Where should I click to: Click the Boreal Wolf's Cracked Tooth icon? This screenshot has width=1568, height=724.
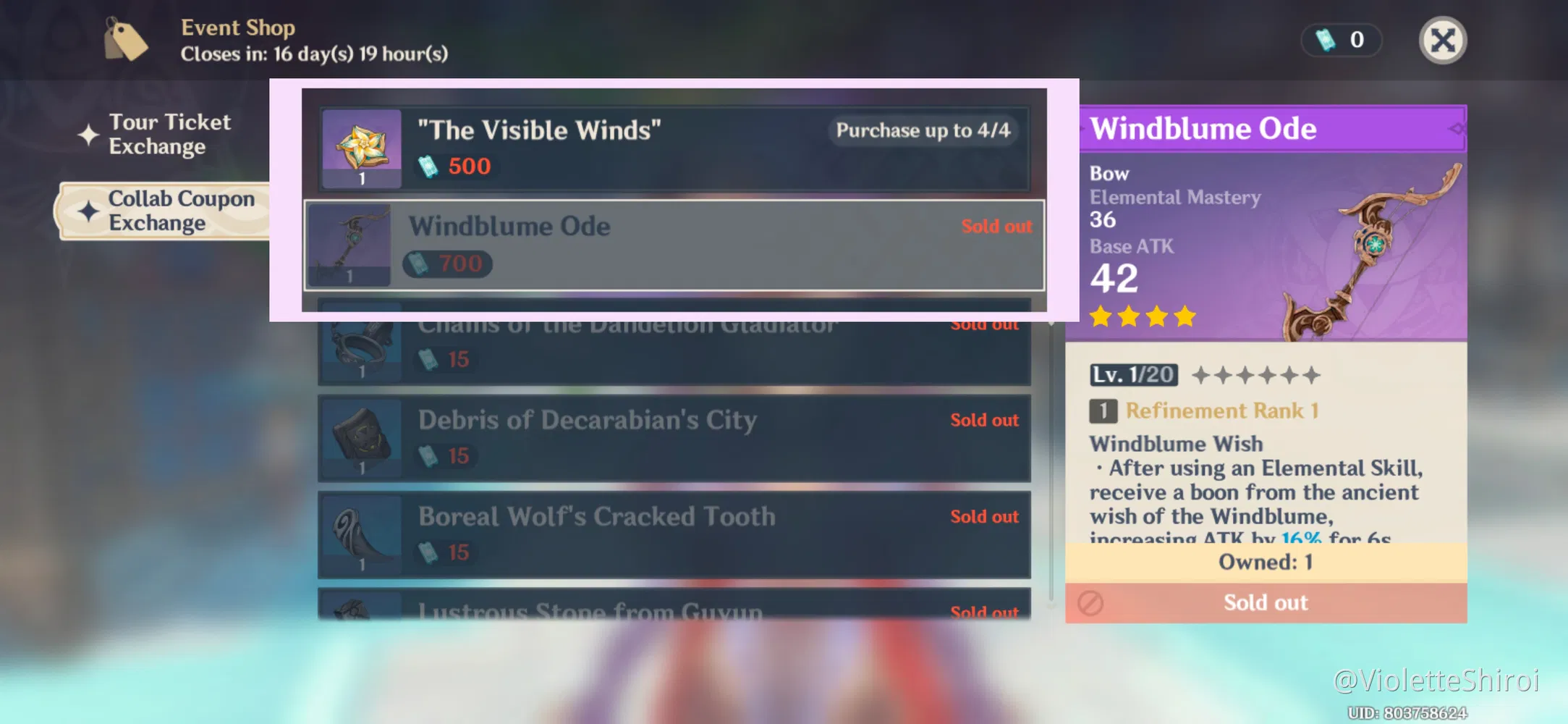(x=360, y=536)
